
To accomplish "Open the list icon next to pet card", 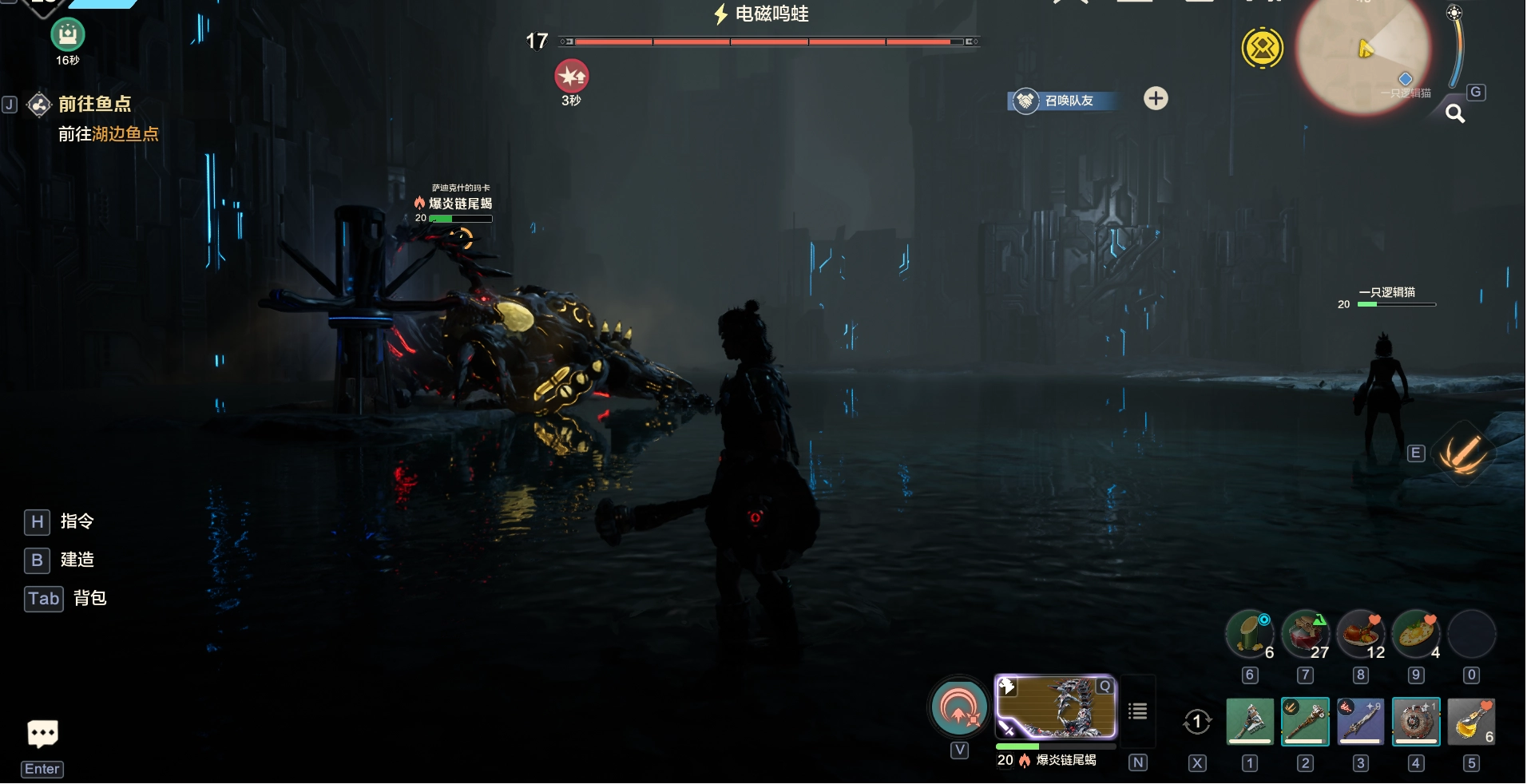I will coord(1138,711).
